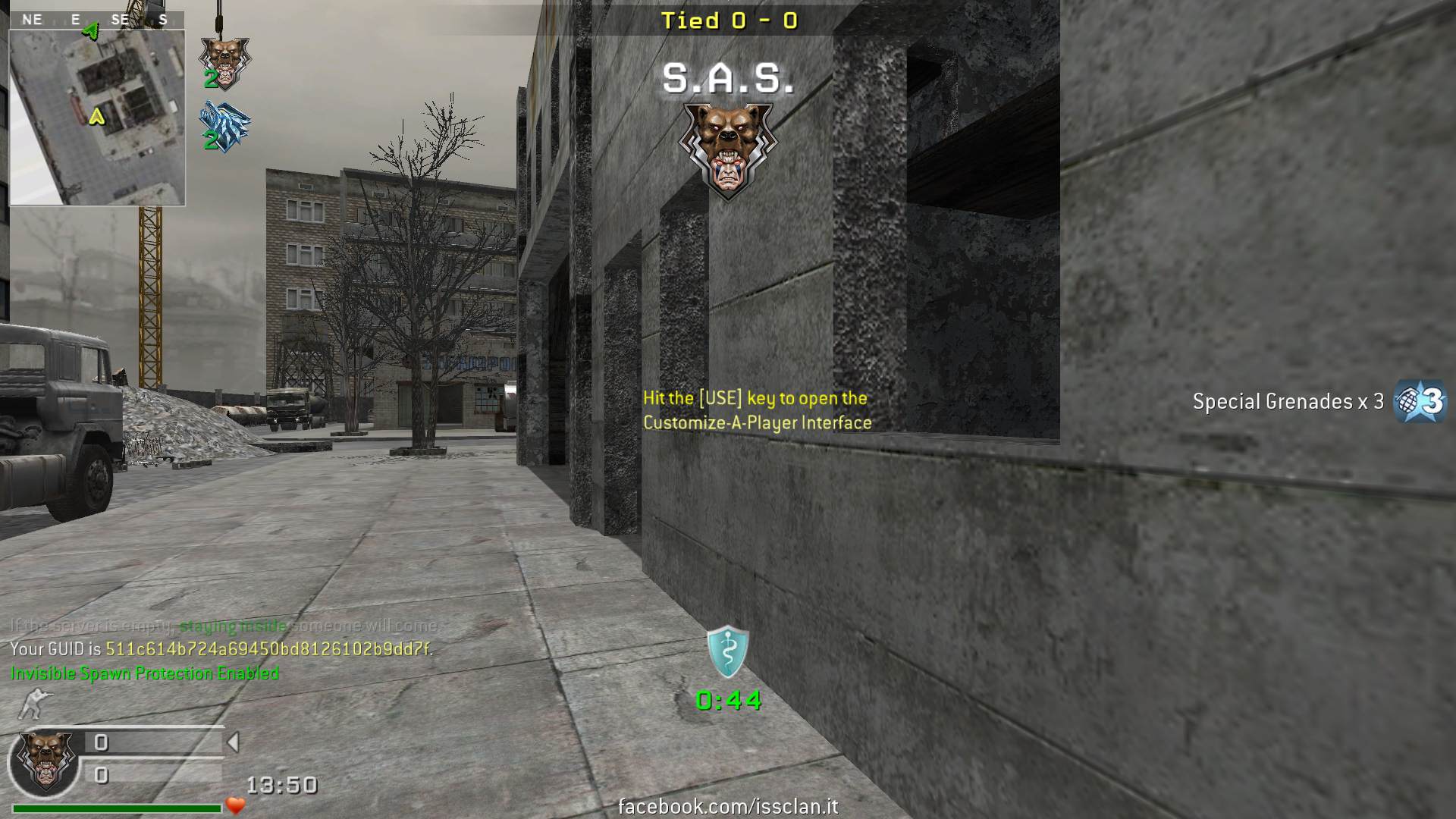
Task: Click the soldier stance icon
Action: [33, 703]
